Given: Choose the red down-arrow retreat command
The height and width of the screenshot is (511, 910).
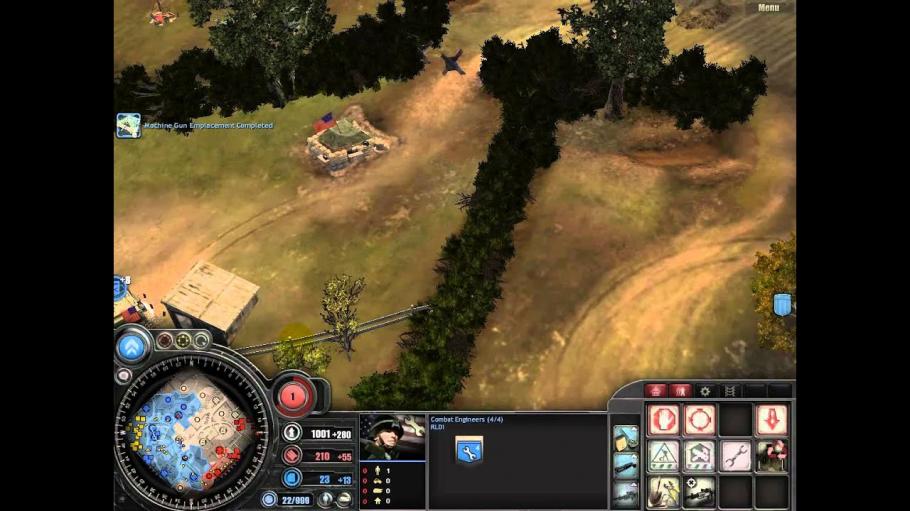Looking at the screenshot, I should [x=771, y=419].
